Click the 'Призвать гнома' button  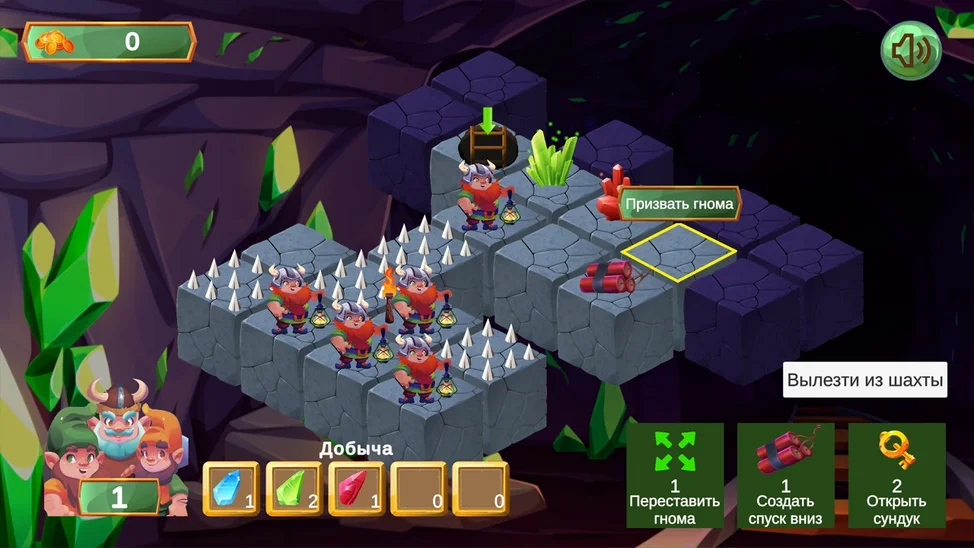680,204
